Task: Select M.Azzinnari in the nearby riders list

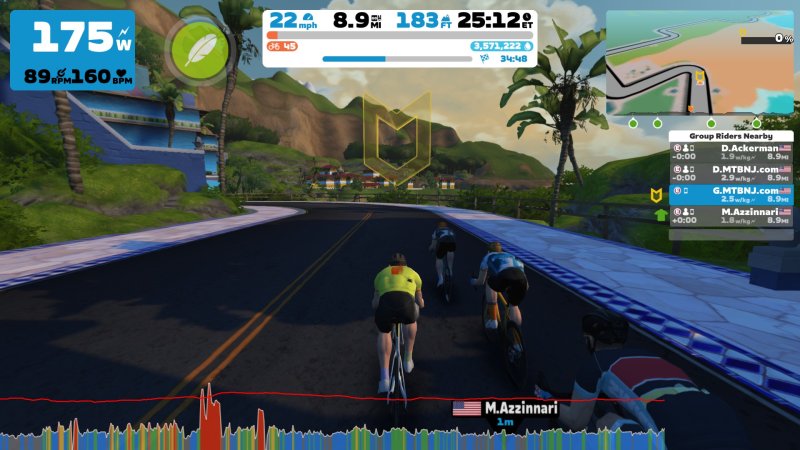Action: click(x=730, y=213)
